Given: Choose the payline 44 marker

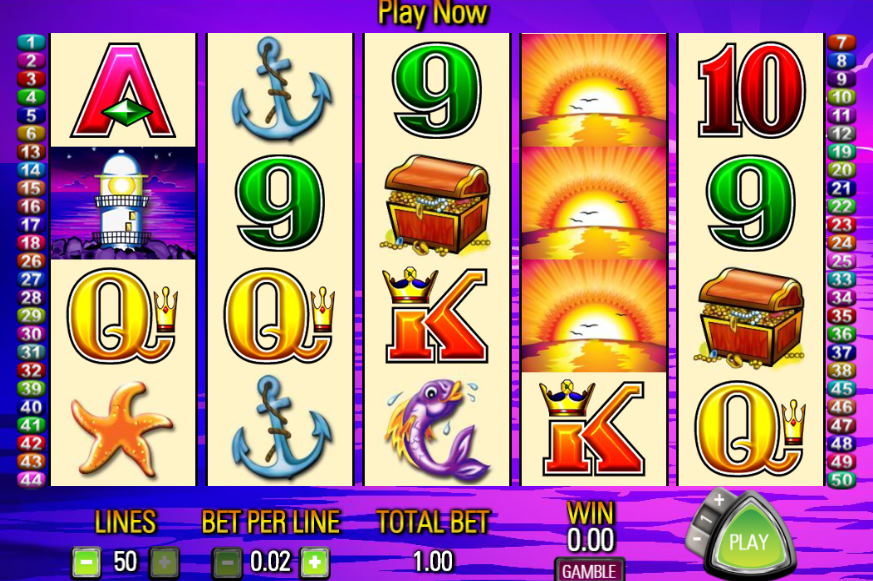Looking at the screenshot, I should pos(32,479).
